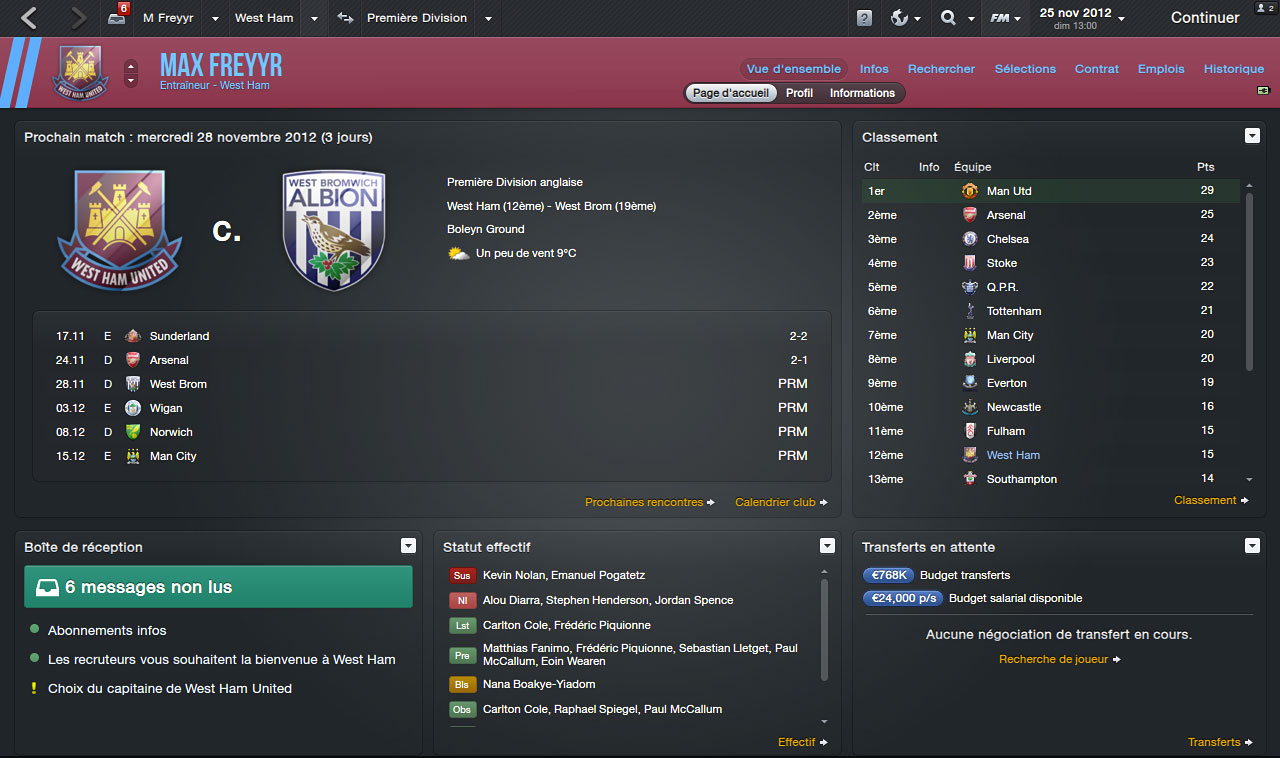The height and width of the screenshot is (758, 1280).
Task: Select the Profil sub-tab
Action: (799, 93)
